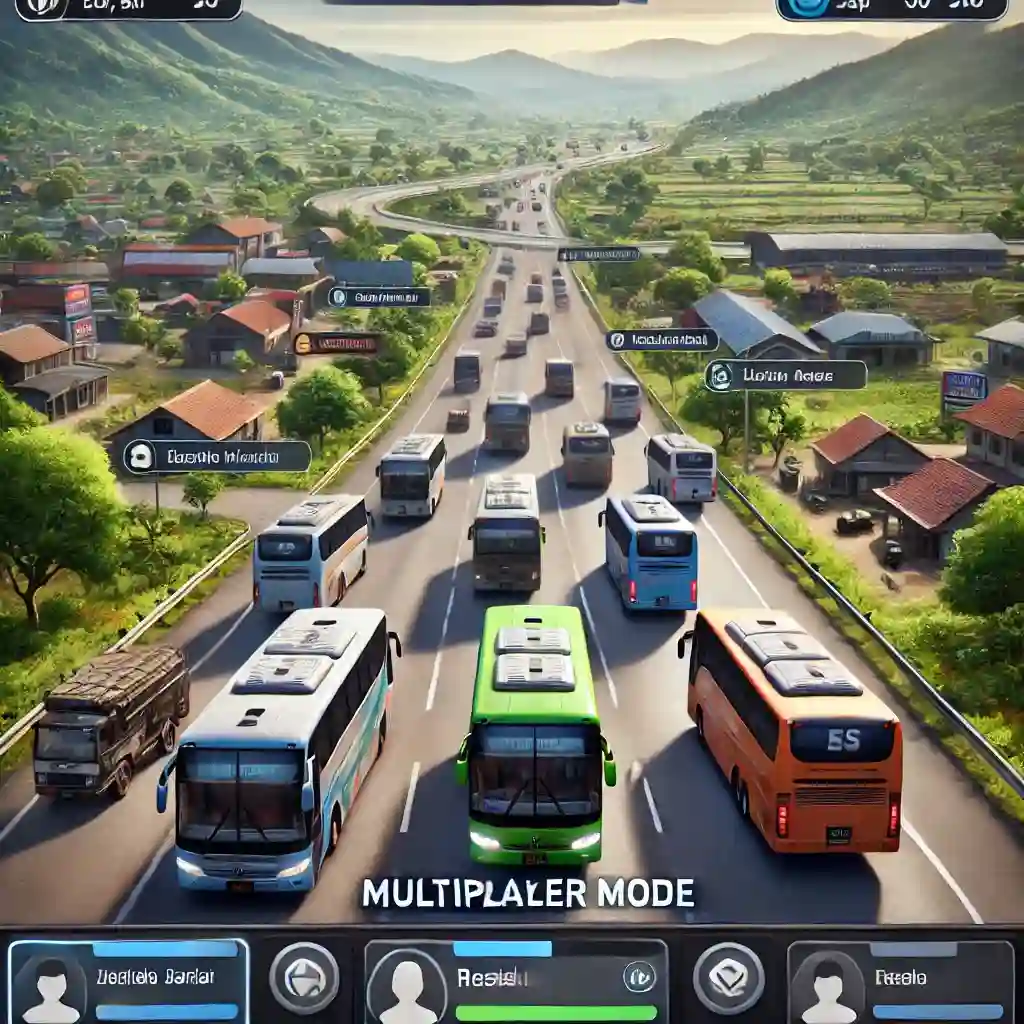
Task: Click the blue circular icon in the top HUD
Action: click(808, 7)
